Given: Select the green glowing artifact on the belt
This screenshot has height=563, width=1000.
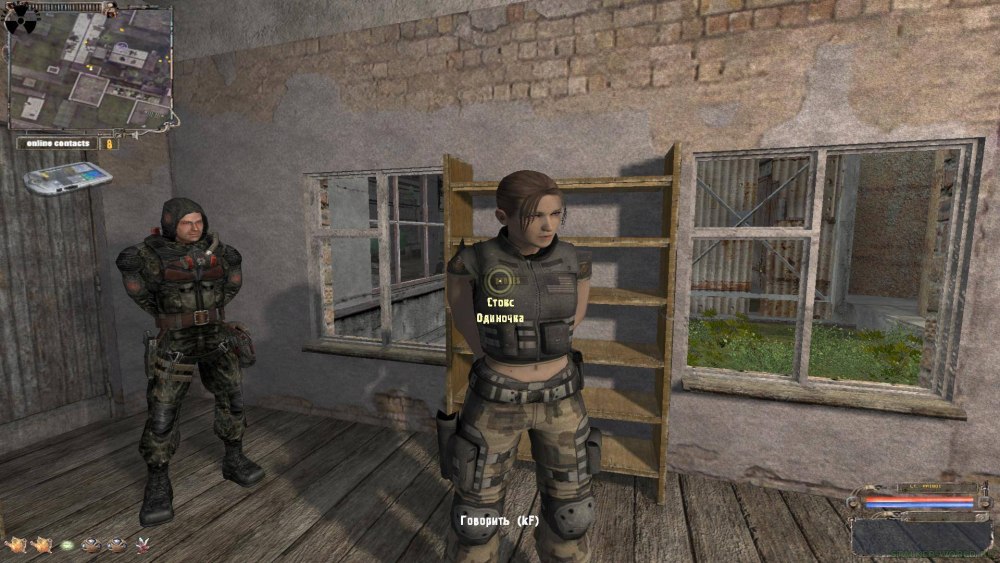Looking at the screenshot, I should pyautogui.click(x=67, y=545).
